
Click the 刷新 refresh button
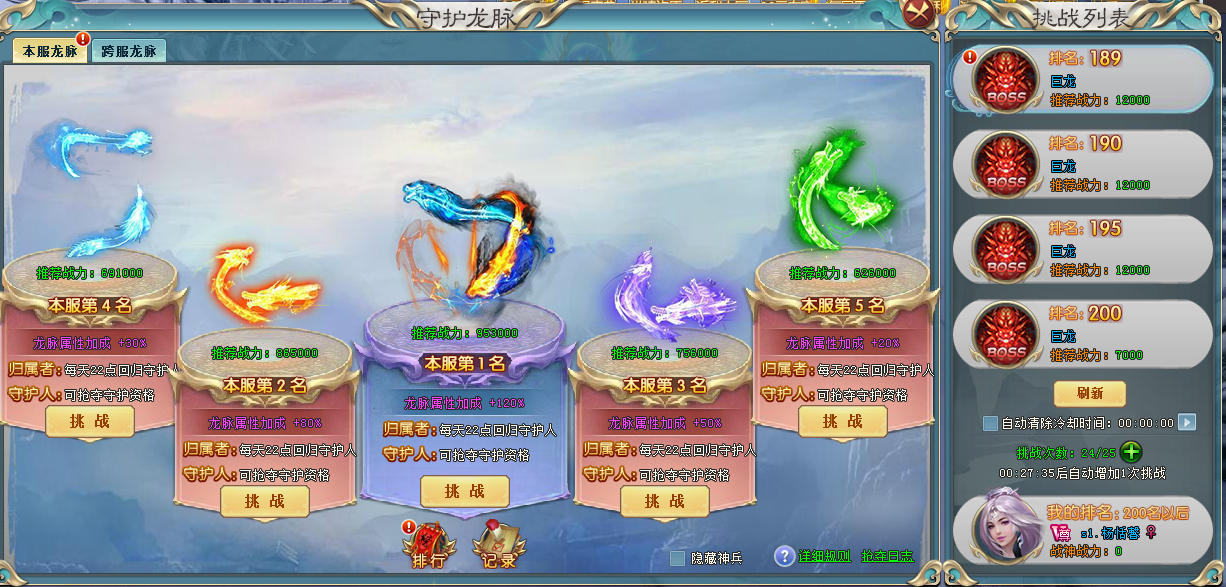point(1089,393)
